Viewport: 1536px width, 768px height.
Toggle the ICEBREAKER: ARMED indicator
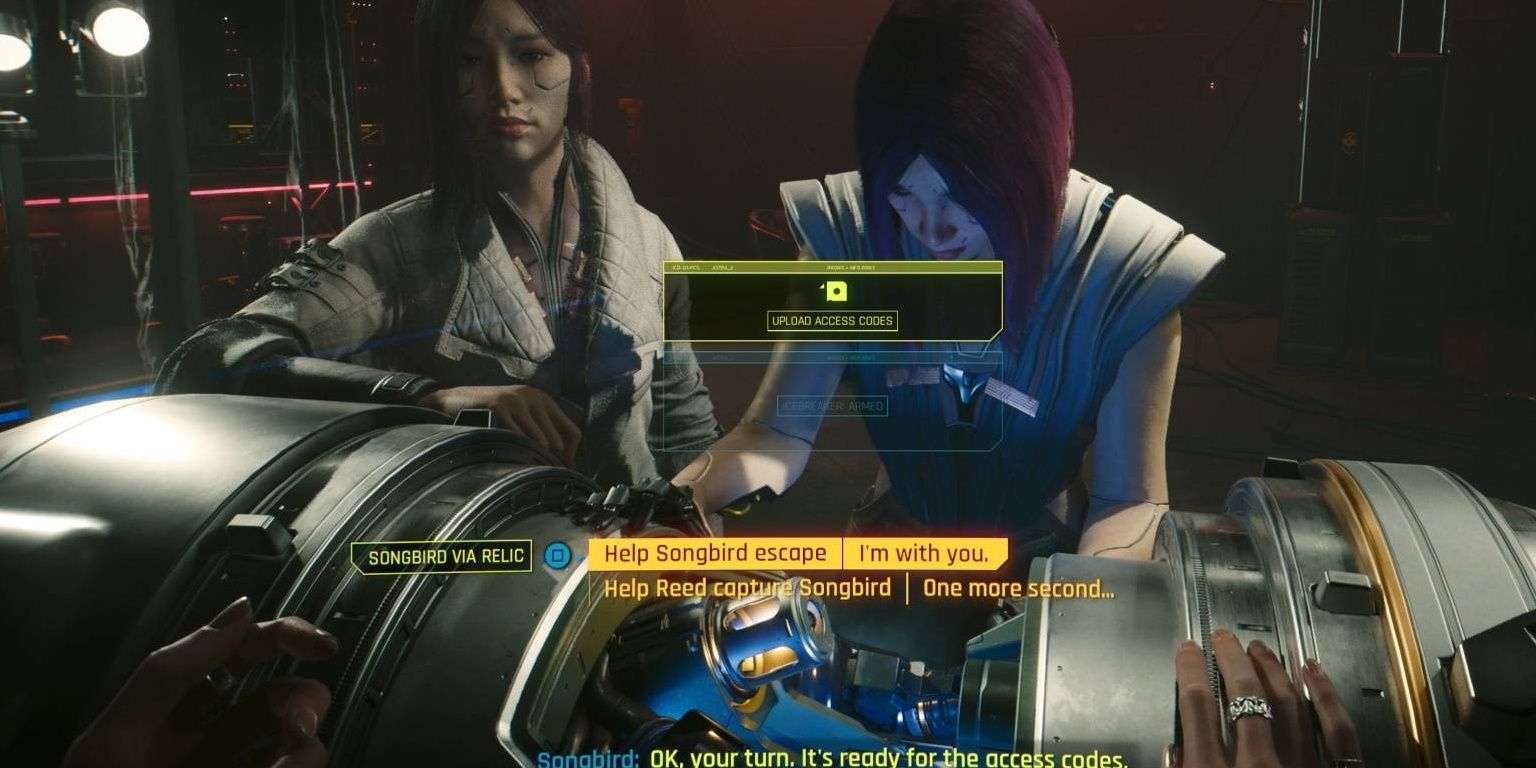pyautogui.click(x=833, y=405)
